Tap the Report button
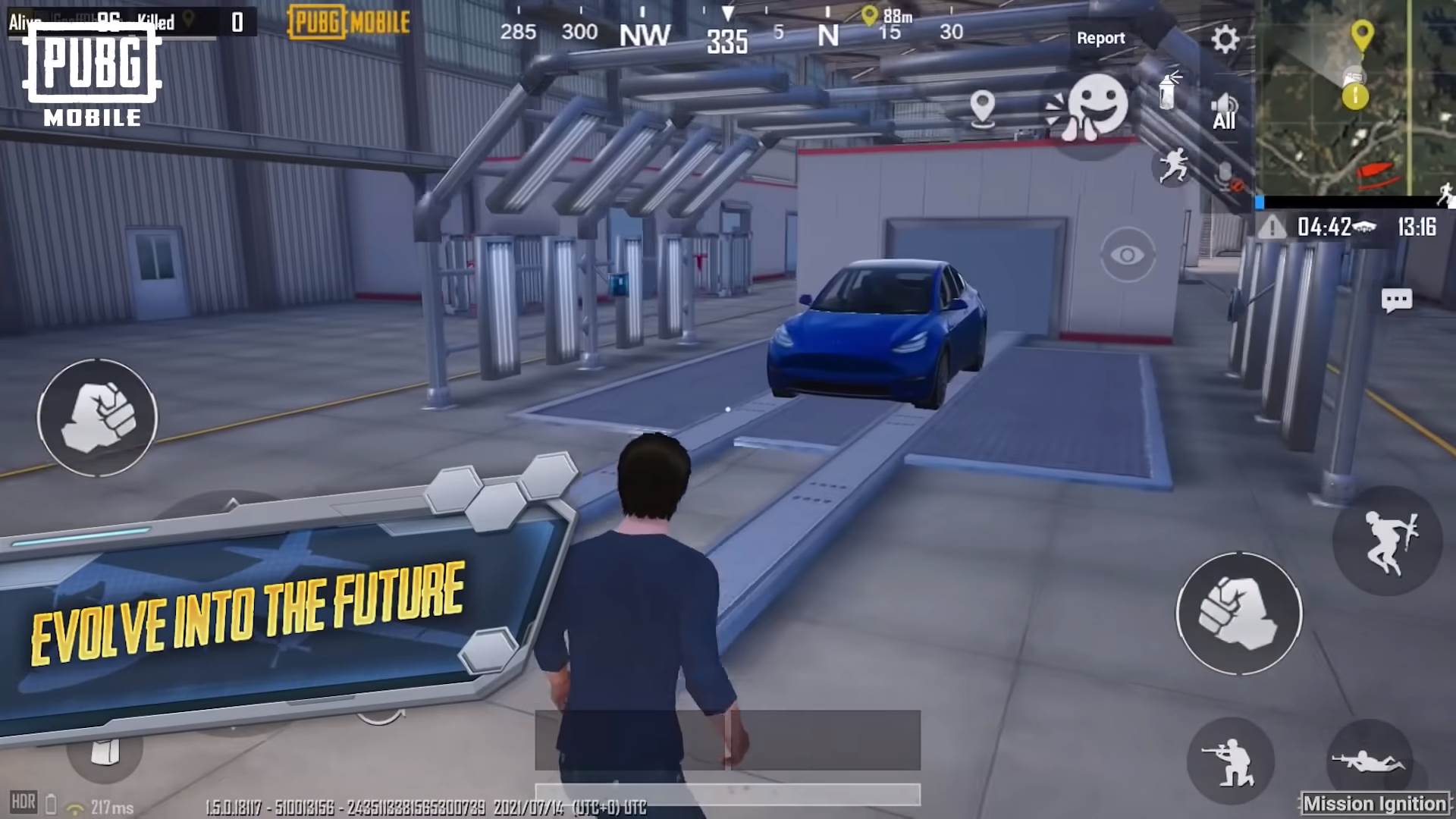1456x819 pixels. click(x=1101, y=38)
